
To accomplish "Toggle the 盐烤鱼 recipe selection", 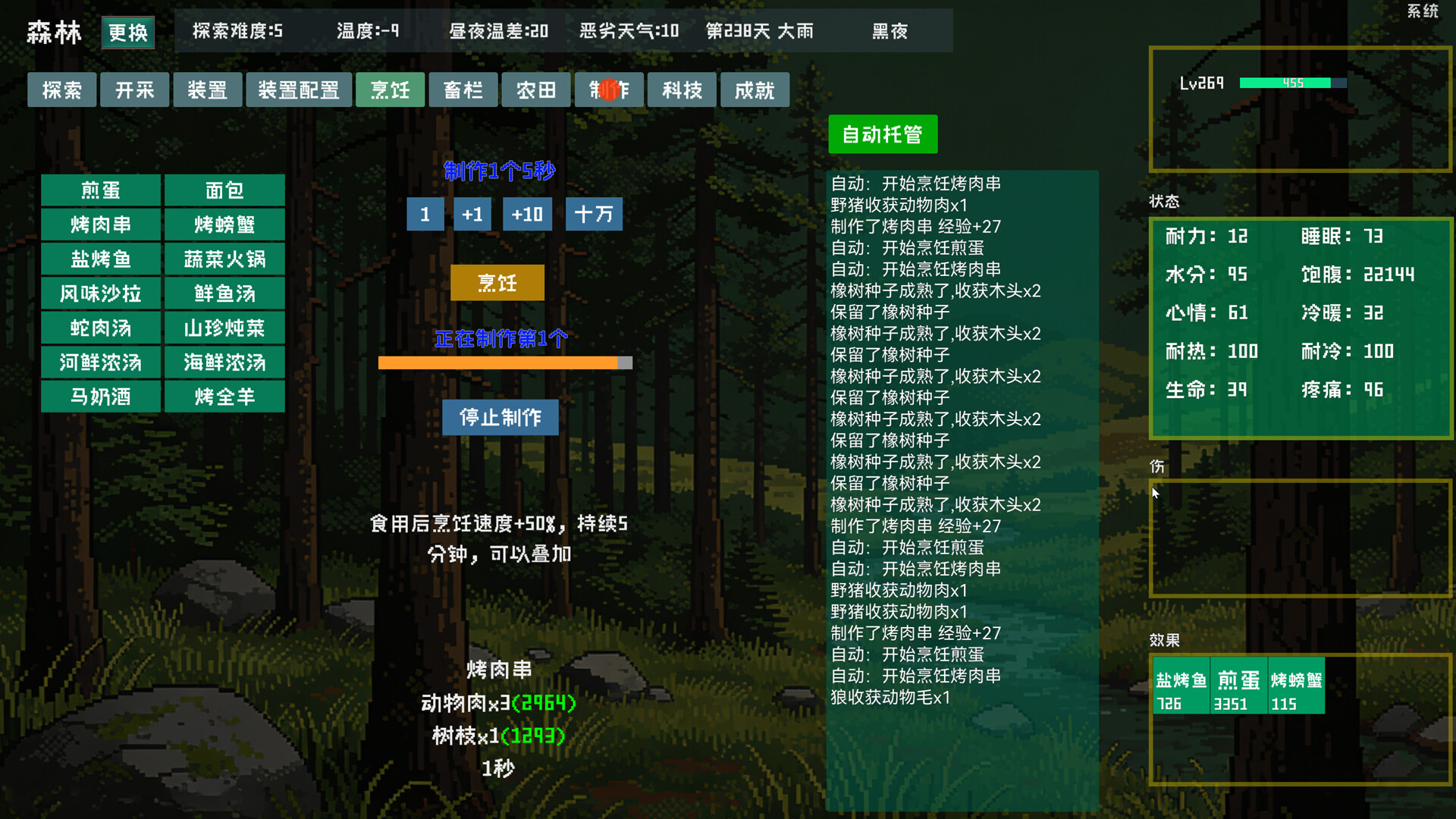I will point(100,259).
